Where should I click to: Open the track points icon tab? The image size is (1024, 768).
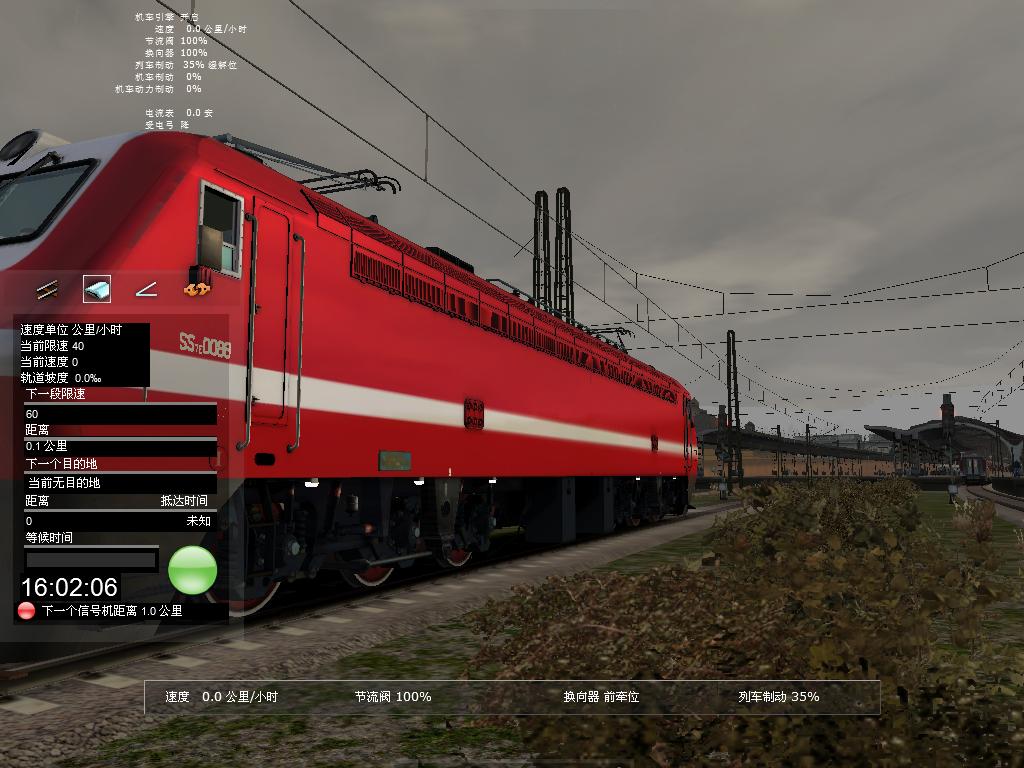pos(47,290)
